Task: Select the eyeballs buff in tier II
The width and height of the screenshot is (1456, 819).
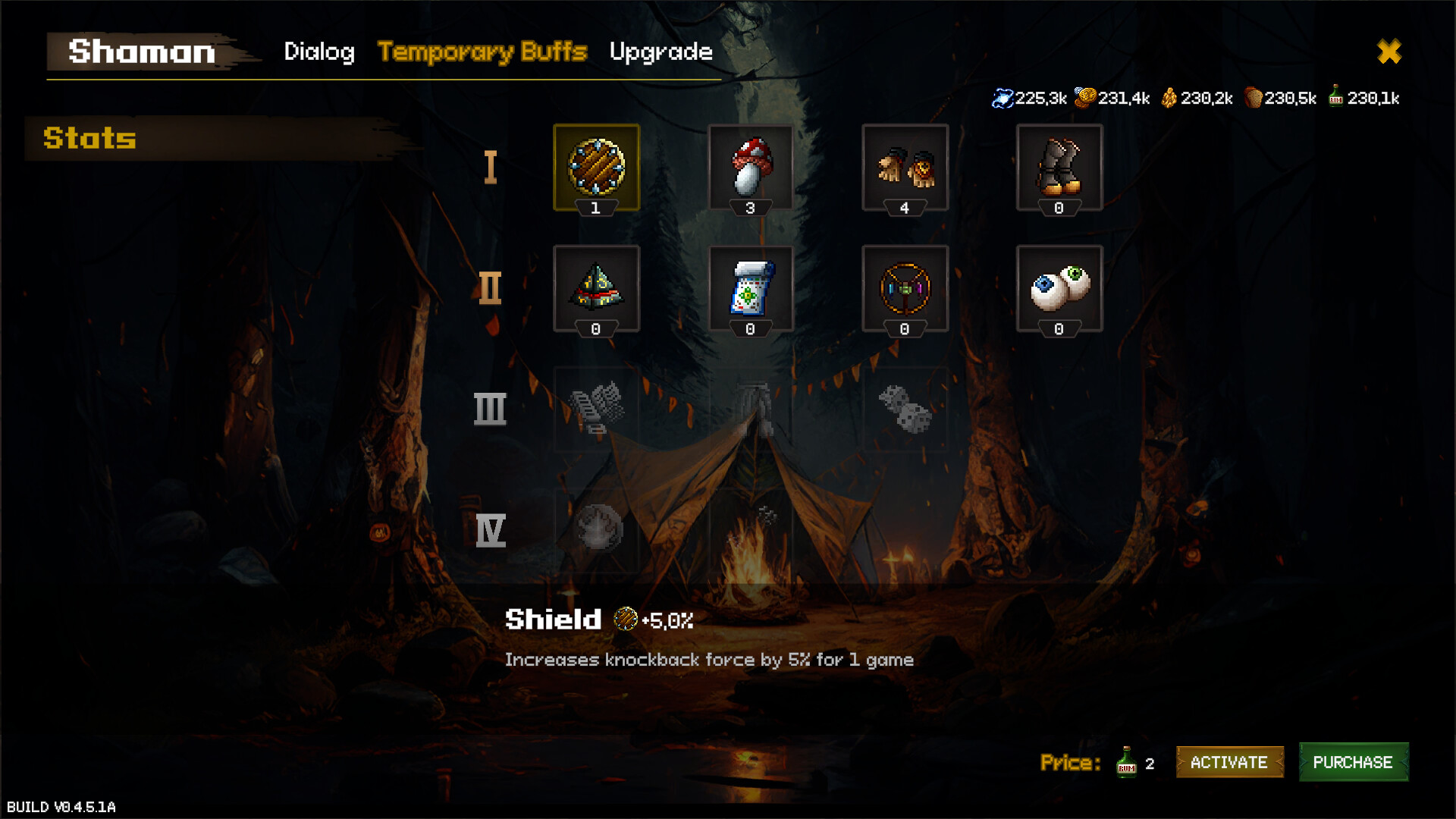Action: tap(1059, 288)
